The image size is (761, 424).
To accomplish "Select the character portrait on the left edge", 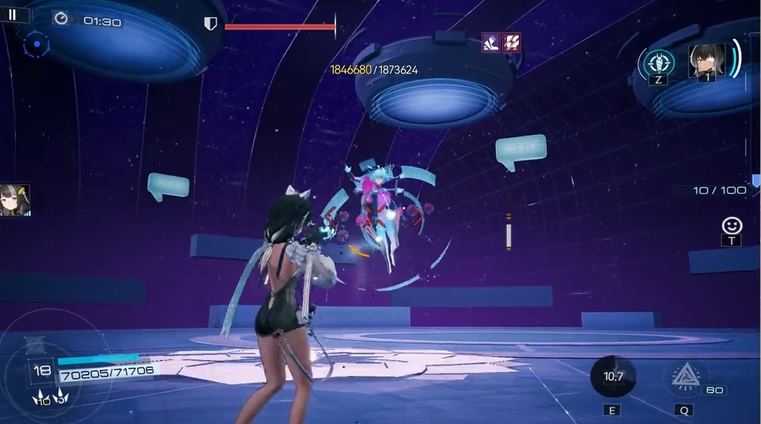I will [x=15, y=199].
